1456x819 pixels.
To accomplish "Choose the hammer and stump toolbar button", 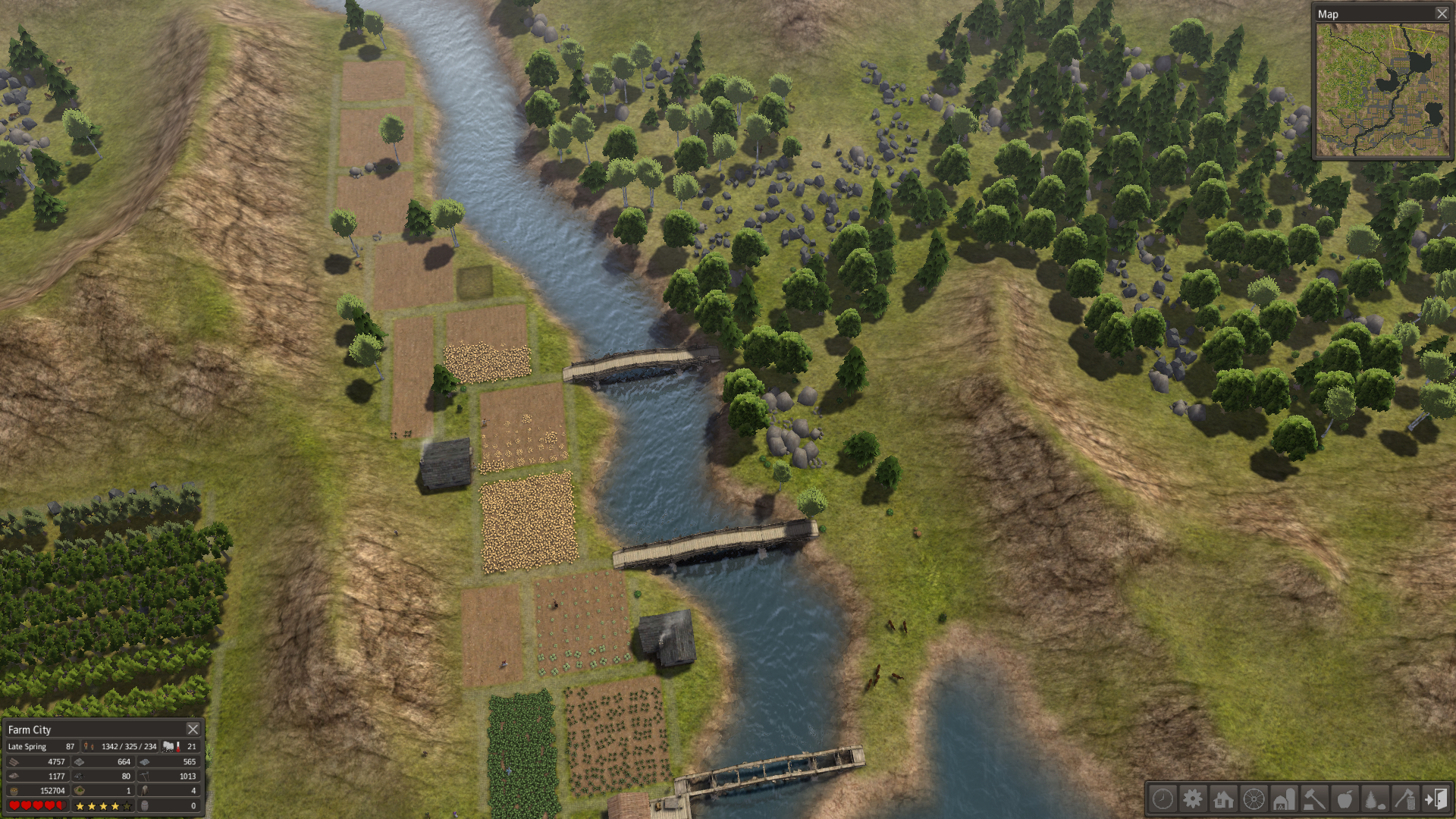I will coord(1314,799).
